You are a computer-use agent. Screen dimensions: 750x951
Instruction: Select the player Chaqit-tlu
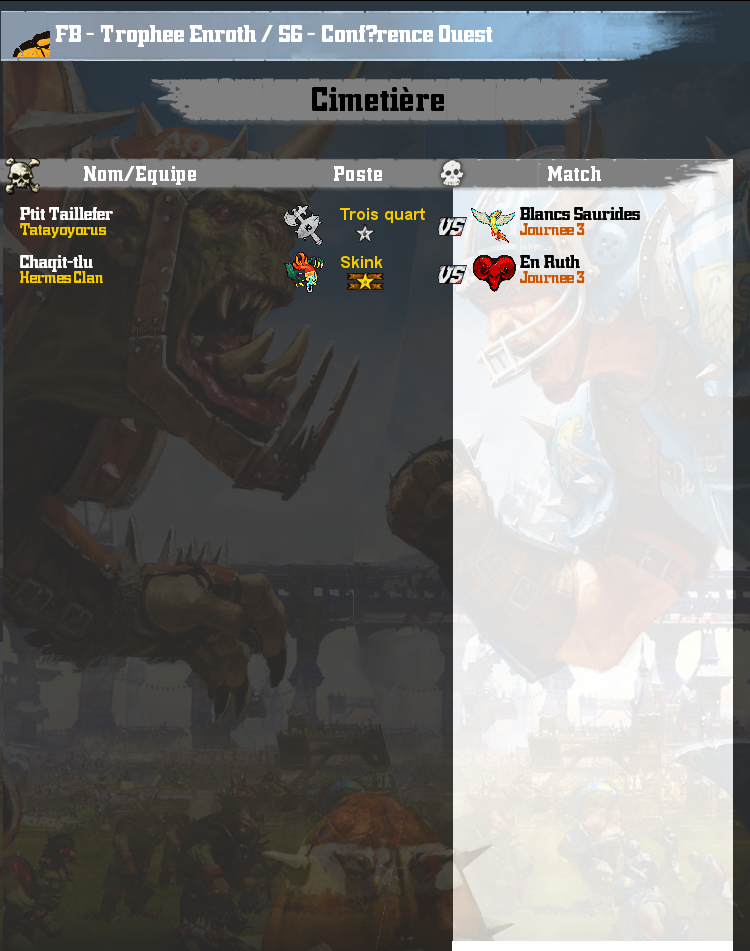click(x=56, y=262)
